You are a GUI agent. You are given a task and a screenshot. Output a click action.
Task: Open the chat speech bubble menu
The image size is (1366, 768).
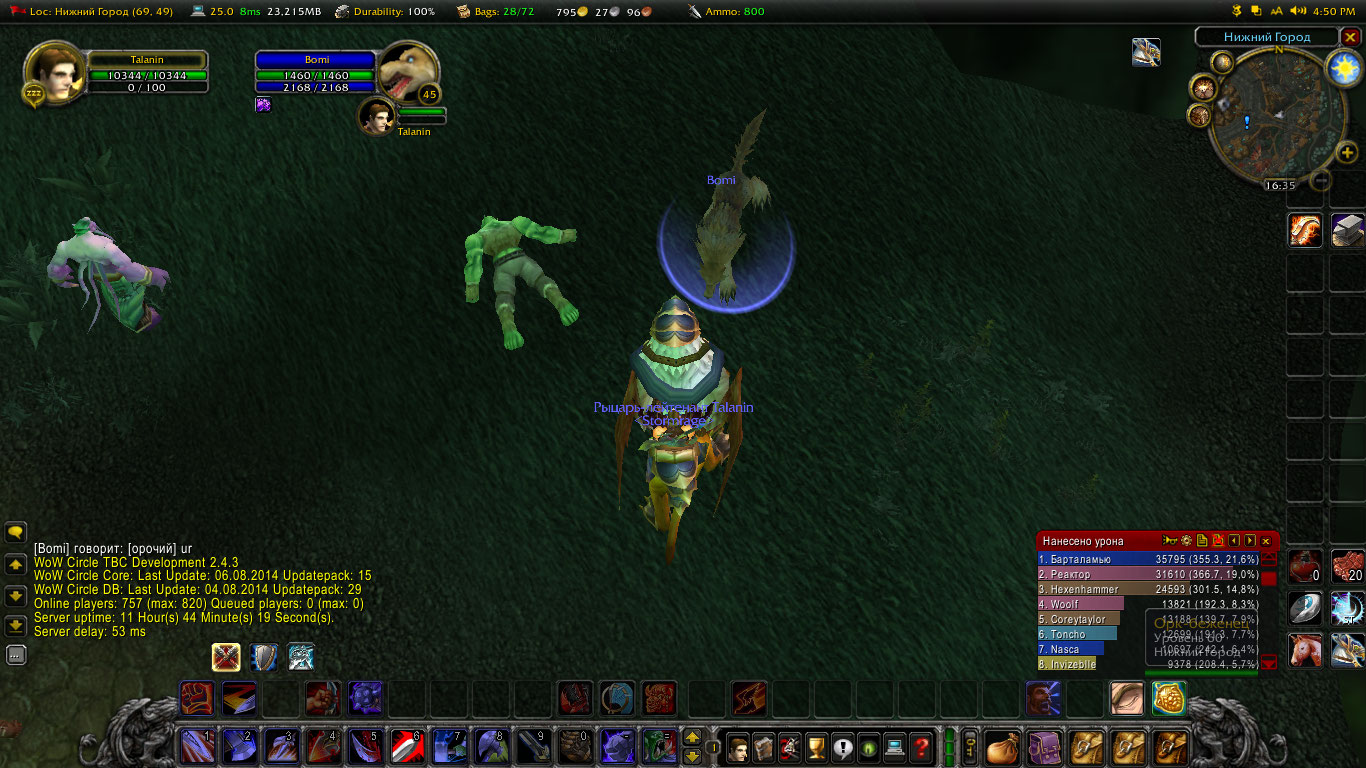[x=16, y=532]
